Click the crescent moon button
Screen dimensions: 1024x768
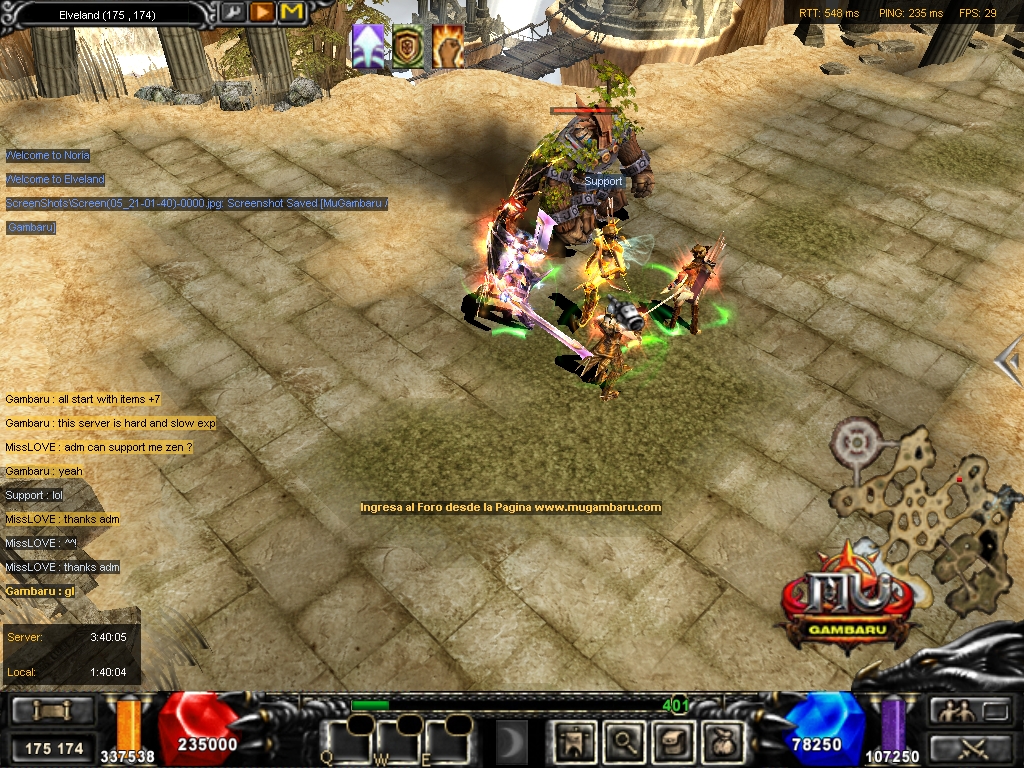(x=512, y=742)
